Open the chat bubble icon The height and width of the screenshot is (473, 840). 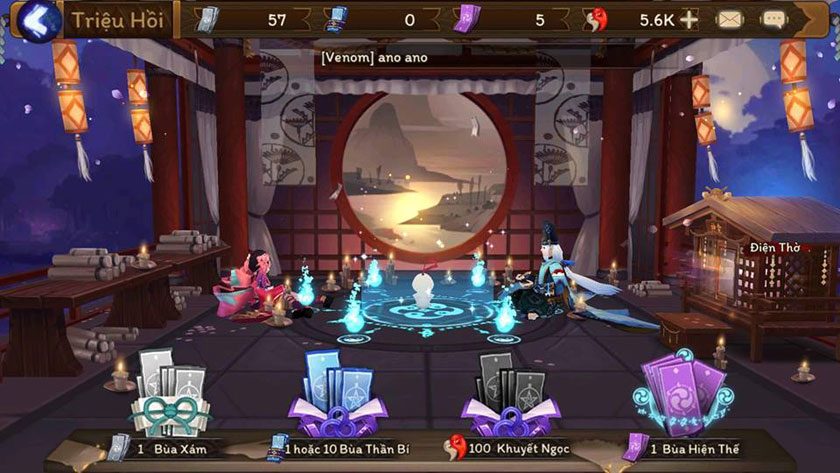pyautogui.click(x=773, y=19)
